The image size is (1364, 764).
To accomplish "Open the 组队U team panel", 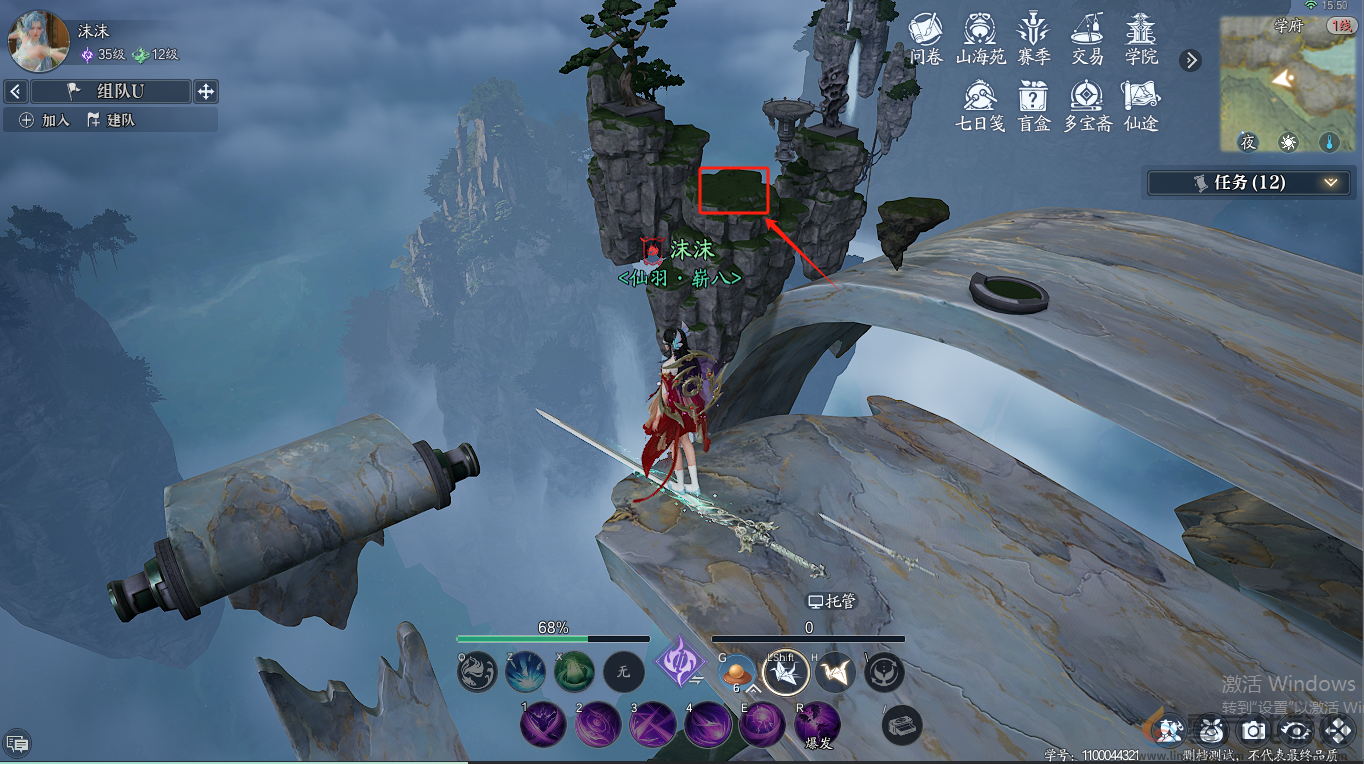I will (x=111, y=92).
